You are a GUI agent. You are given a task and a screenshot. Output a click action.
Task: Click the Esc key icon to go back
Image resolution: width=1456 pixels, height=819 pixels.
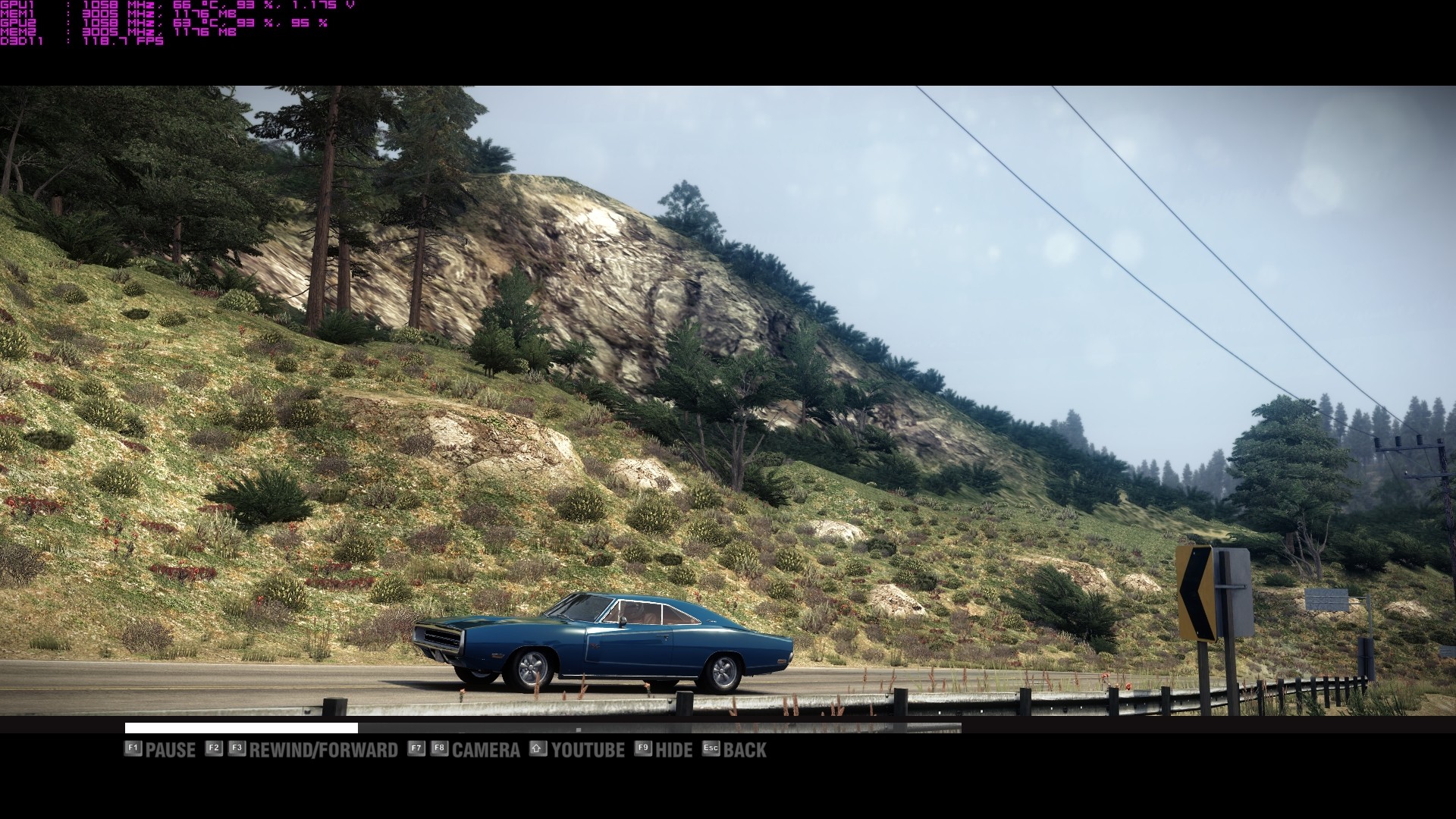711,749
